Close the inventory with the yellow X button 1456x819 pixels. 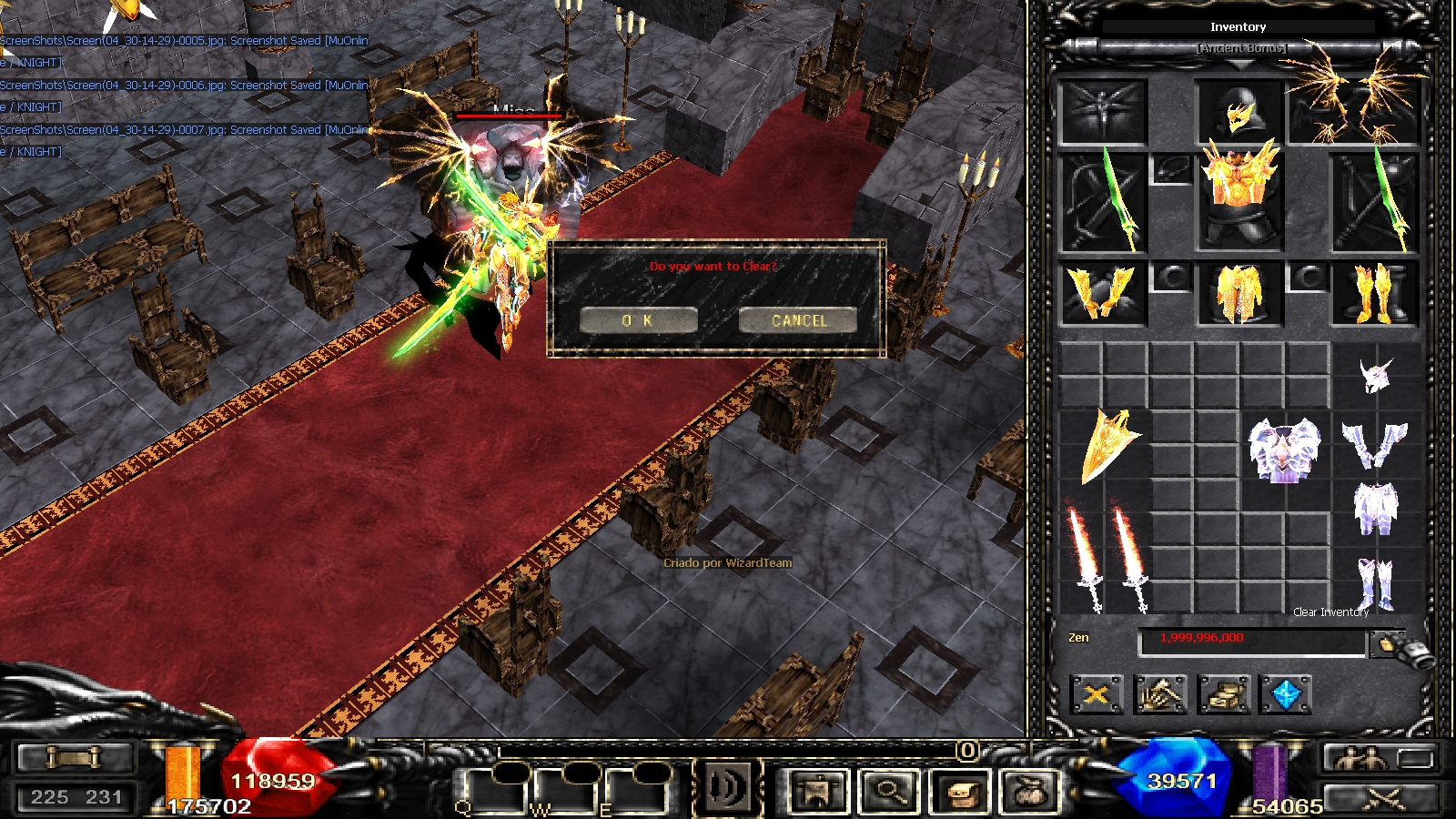click(x=1097, y=695)
